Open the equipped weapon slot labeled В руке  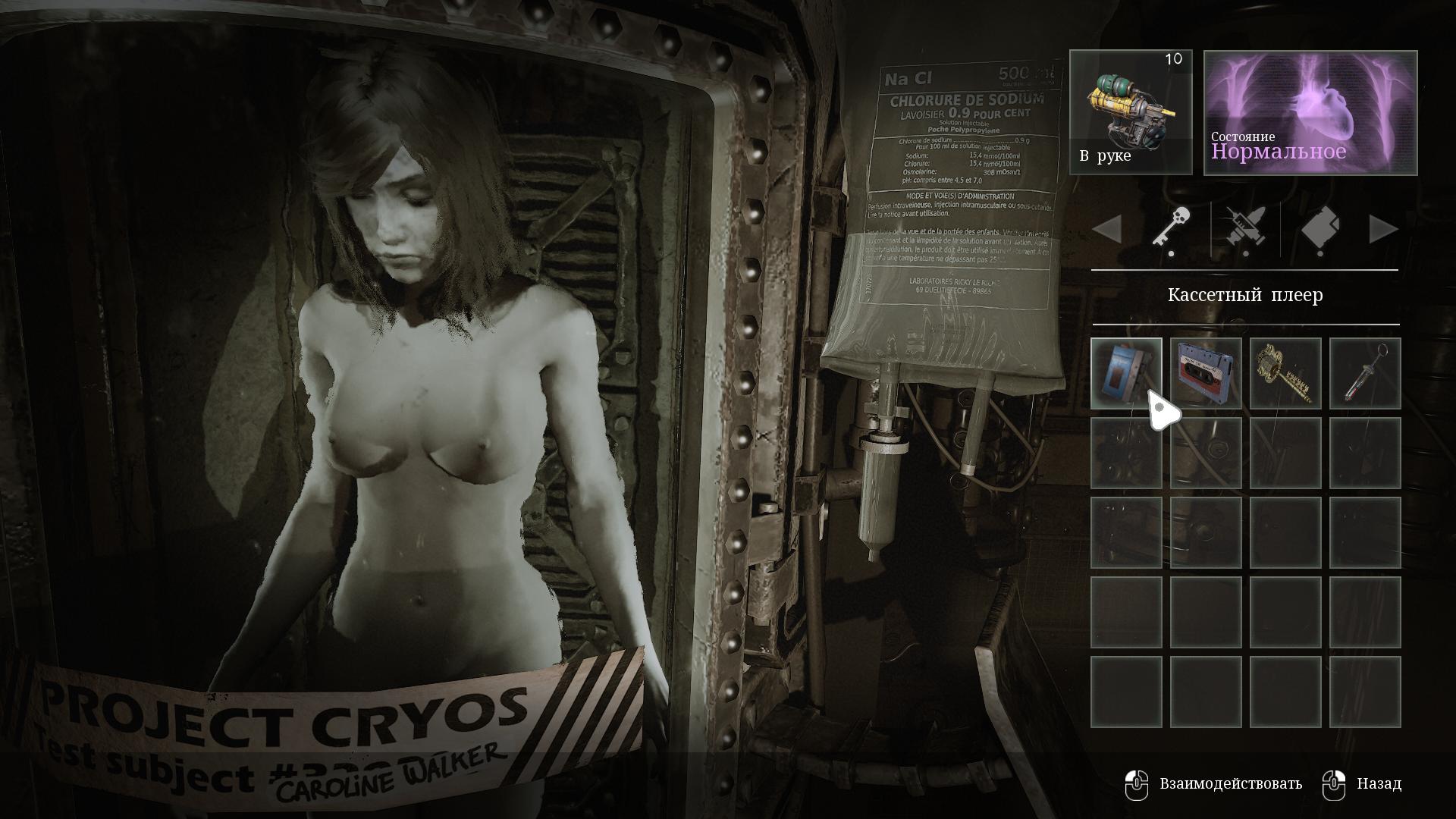tap(1131, 112)
